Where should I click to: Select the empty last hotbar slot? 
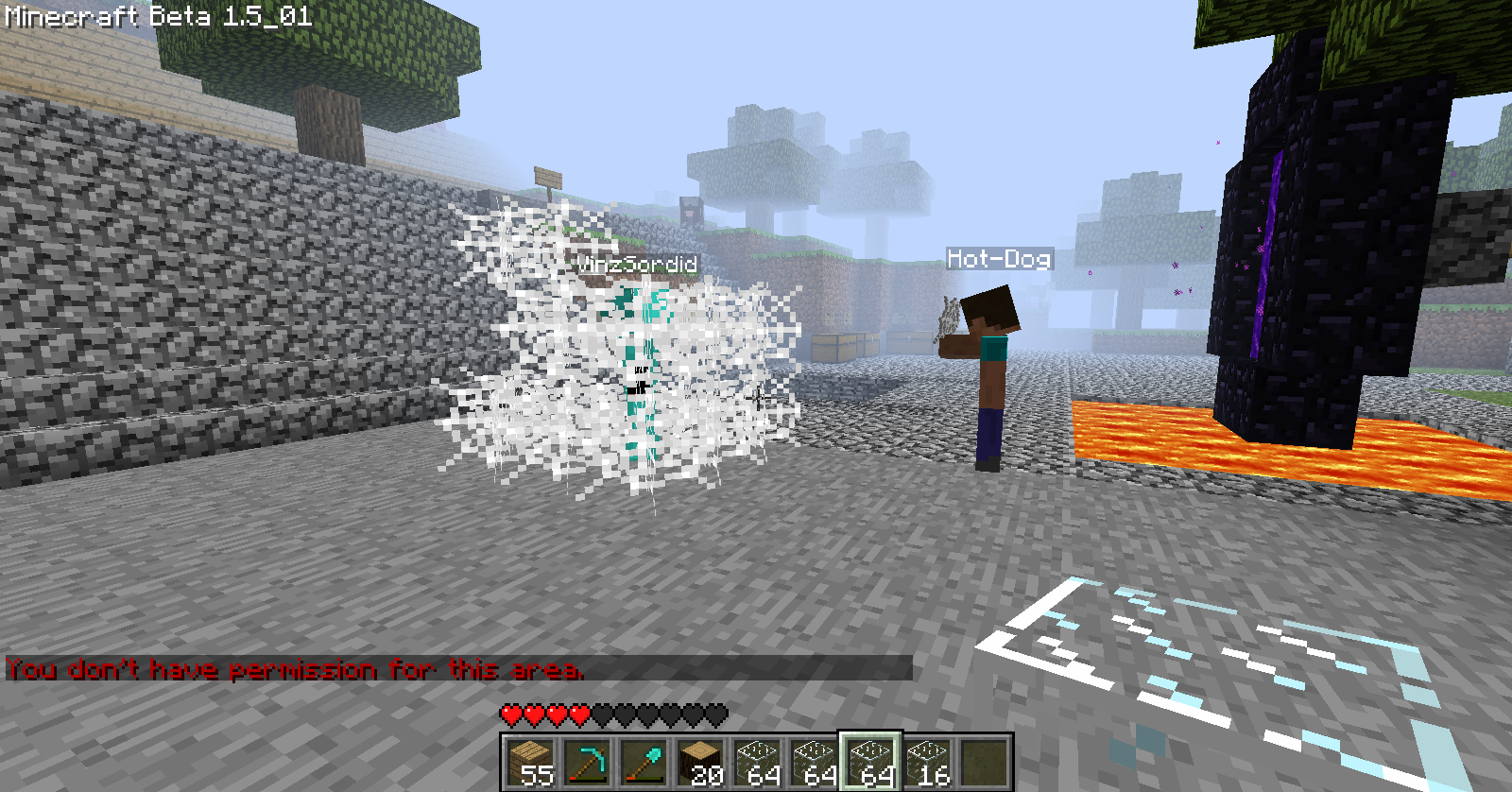[x=983, y=762]
